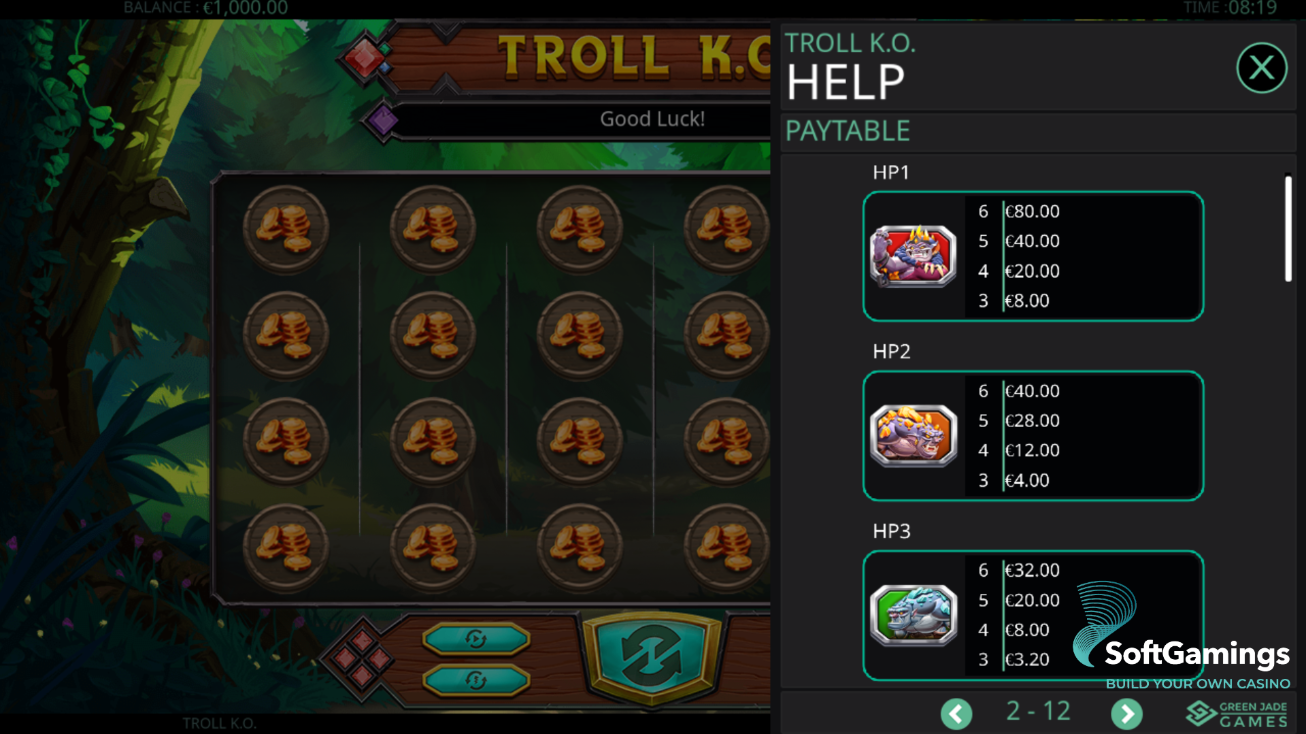Select the HP1 red troll paytable entry
The width and height of the screenshot is (1306, 734).
pos(1033,256)
